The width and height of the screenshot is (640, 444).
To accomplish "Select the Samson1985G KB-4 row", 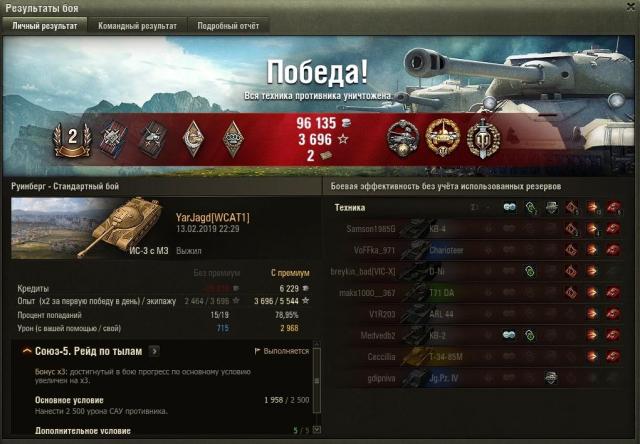I will click(480, 229).
